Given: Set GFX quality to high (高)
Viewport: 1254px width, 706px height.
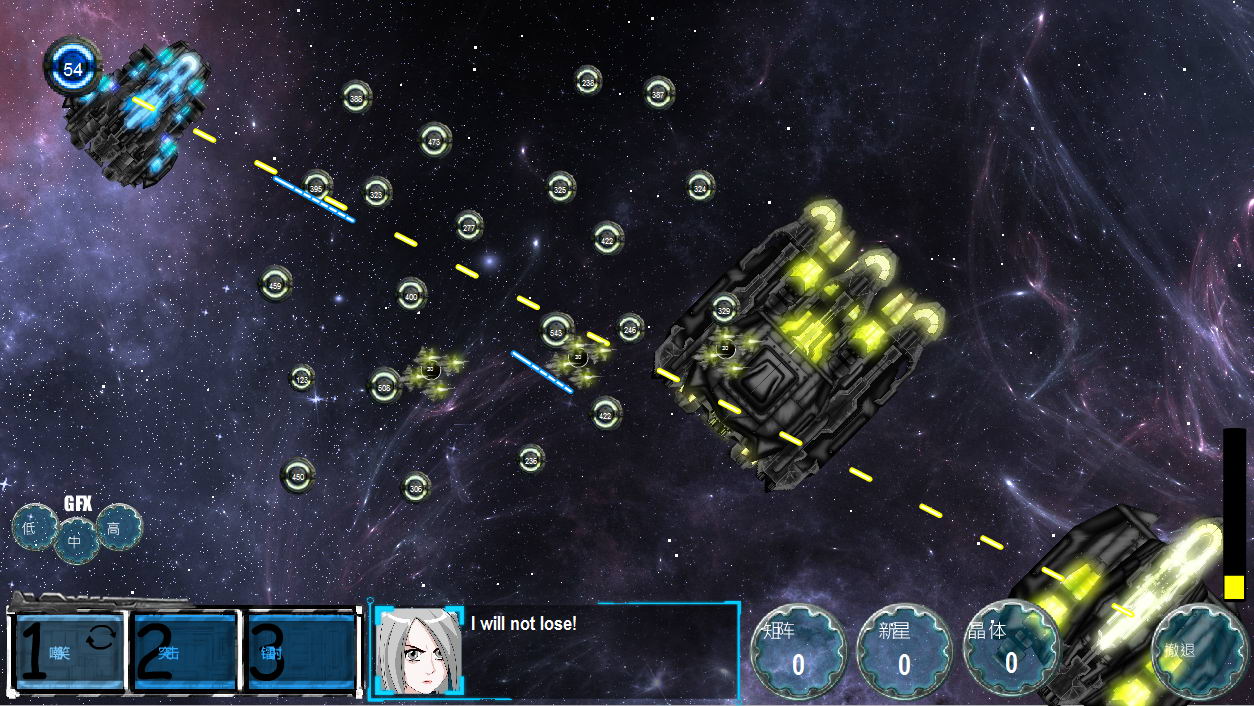Looking at the screenshot, I should tap(118, 527).
